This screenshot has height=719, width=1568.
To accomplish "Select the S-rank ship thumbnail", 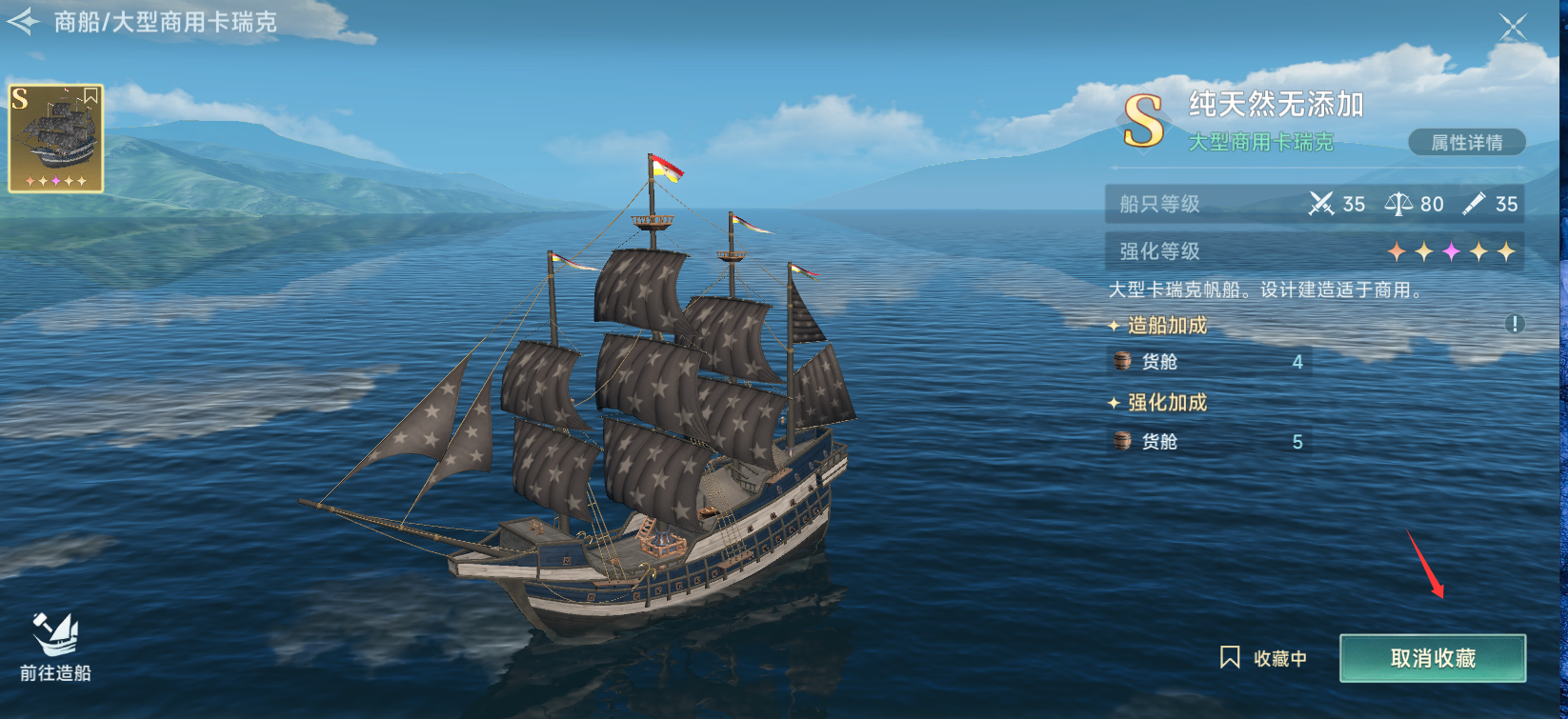I will [56, 138].
